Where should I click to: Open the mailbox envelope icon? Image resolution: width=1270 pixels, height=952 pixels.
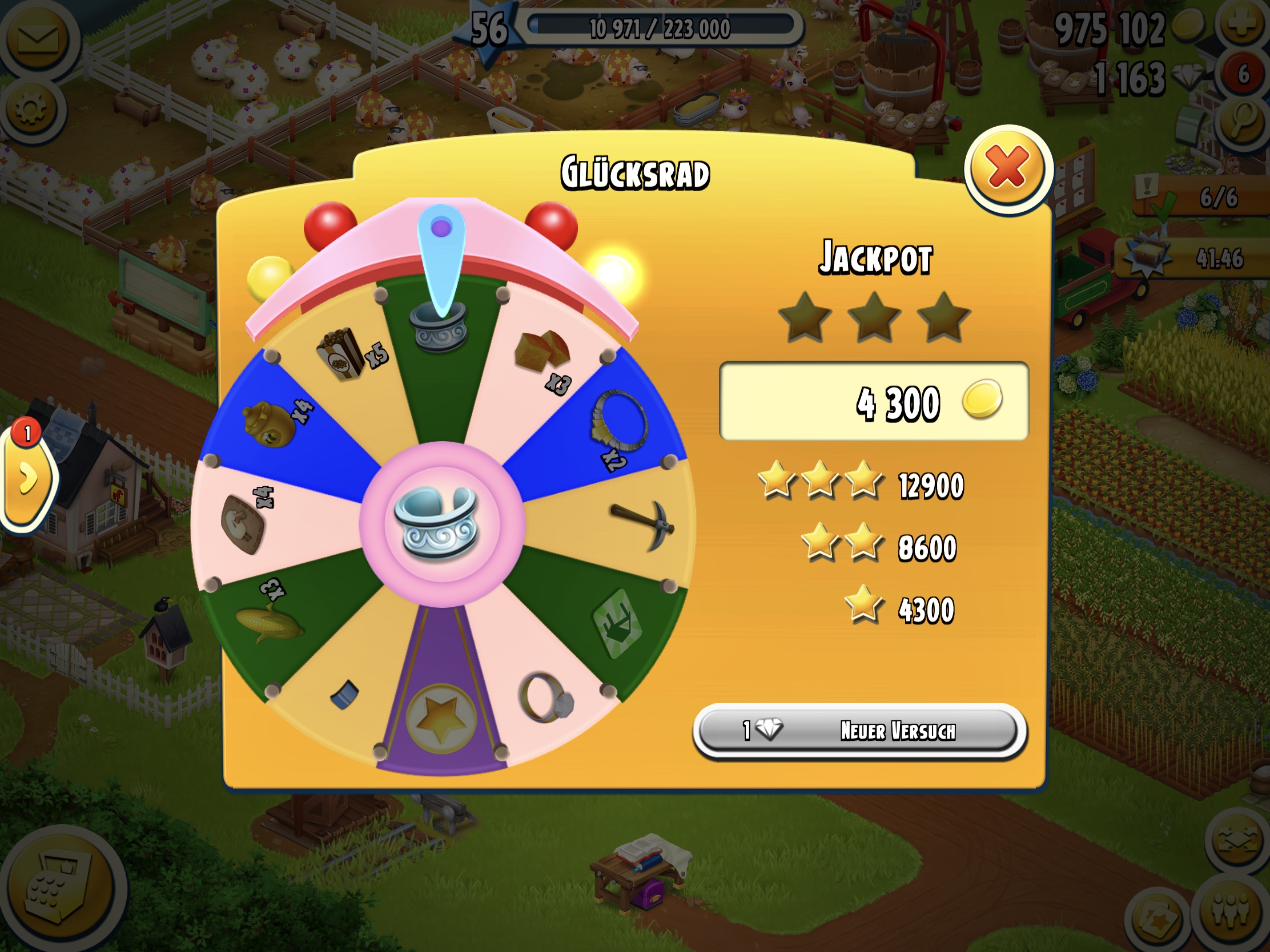pyautogui.click(x=38, y=39)
